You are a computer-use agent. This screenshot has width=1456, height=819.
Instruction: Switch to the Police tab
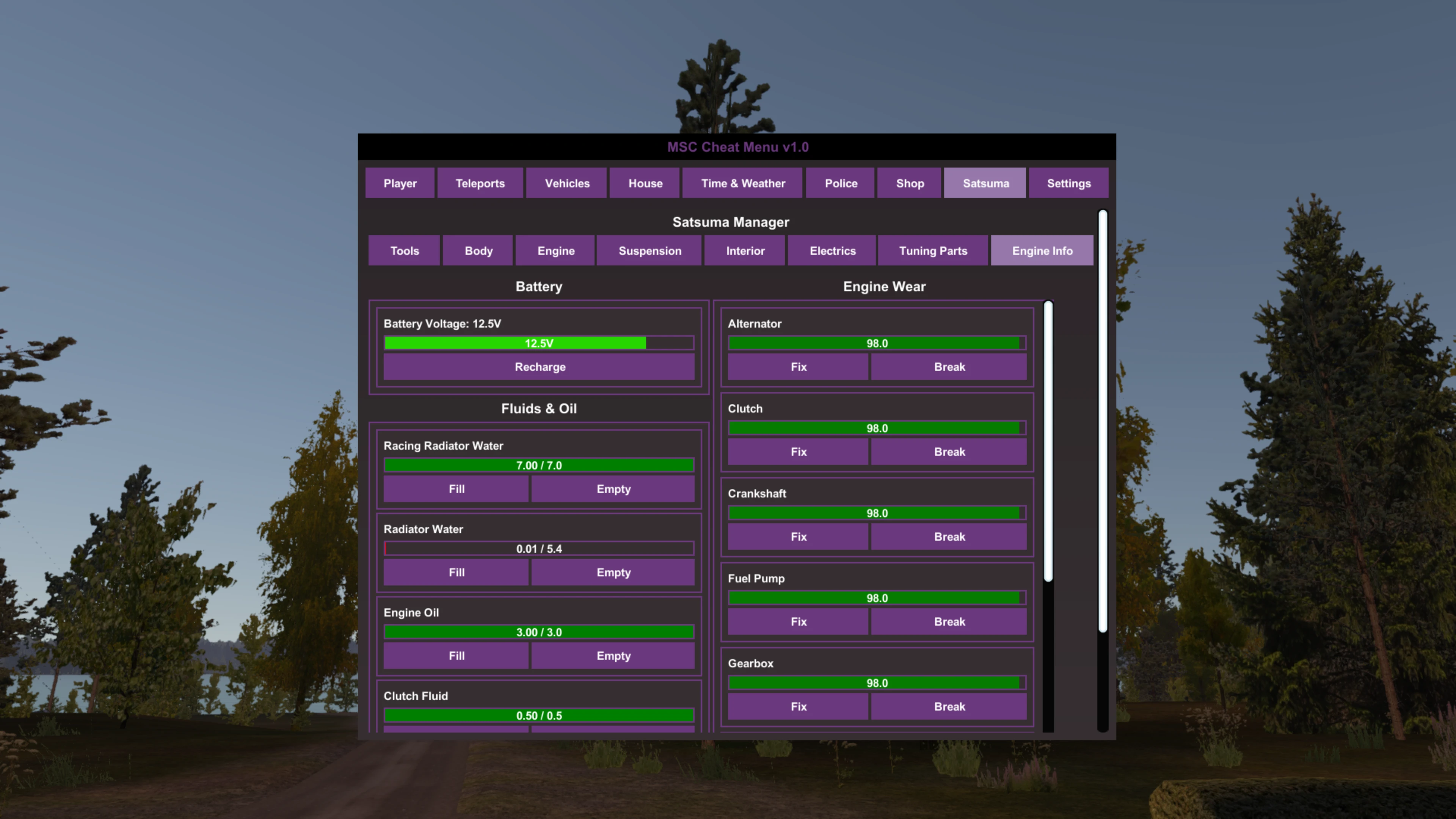tap(841, 182)
